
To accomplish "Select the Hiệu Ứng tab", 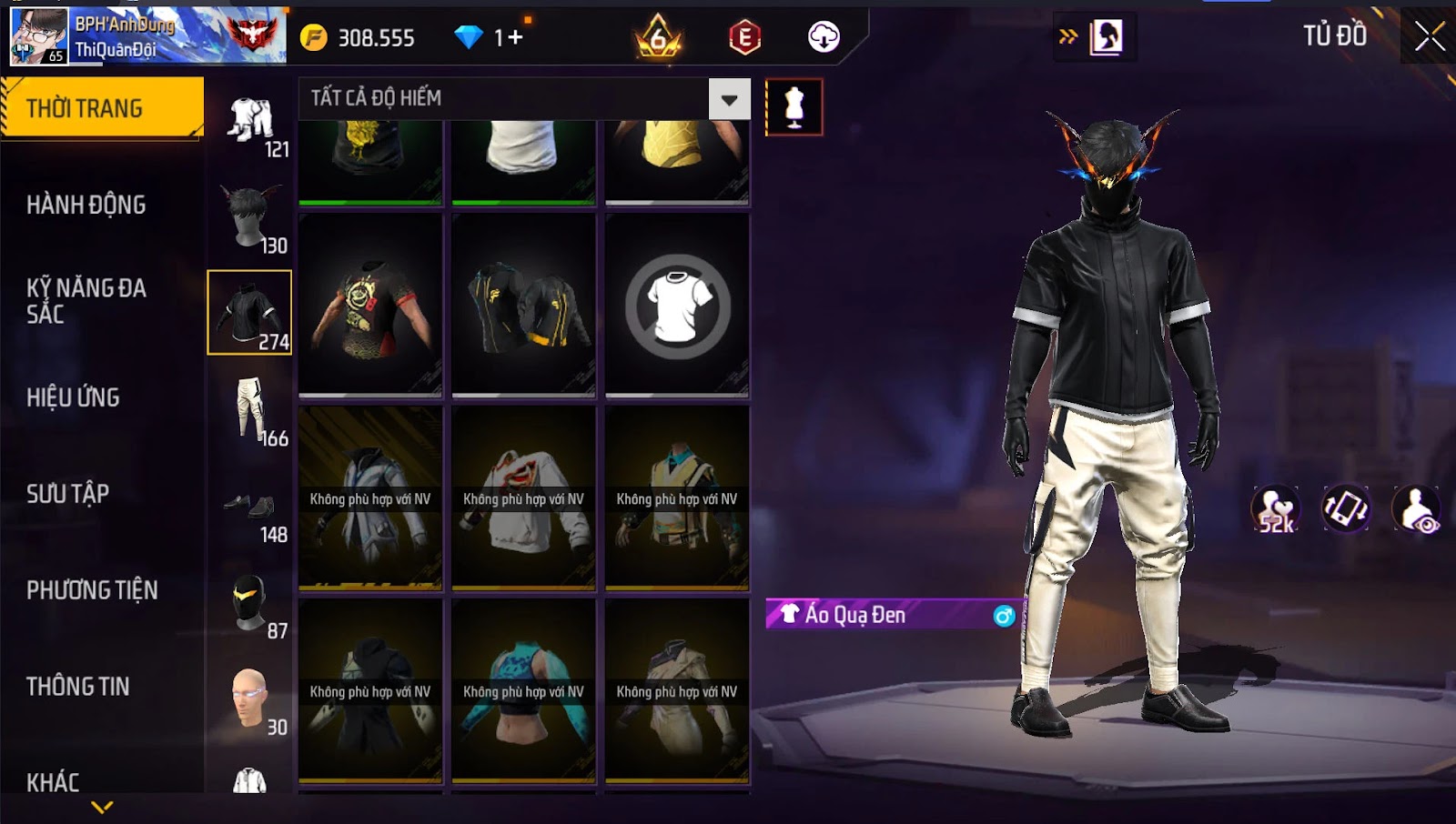I will coord(73,397).
